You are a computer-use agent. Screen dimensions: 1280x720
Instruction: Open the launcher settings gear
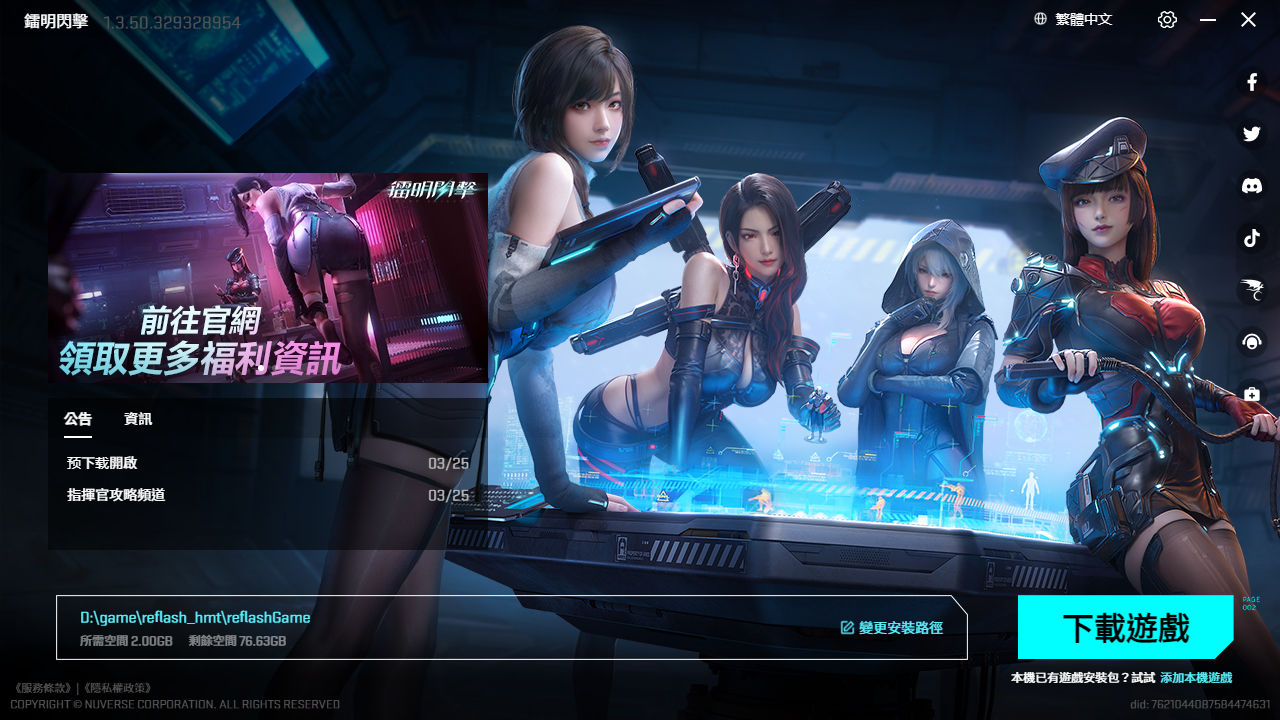[x=1166, y=19]
